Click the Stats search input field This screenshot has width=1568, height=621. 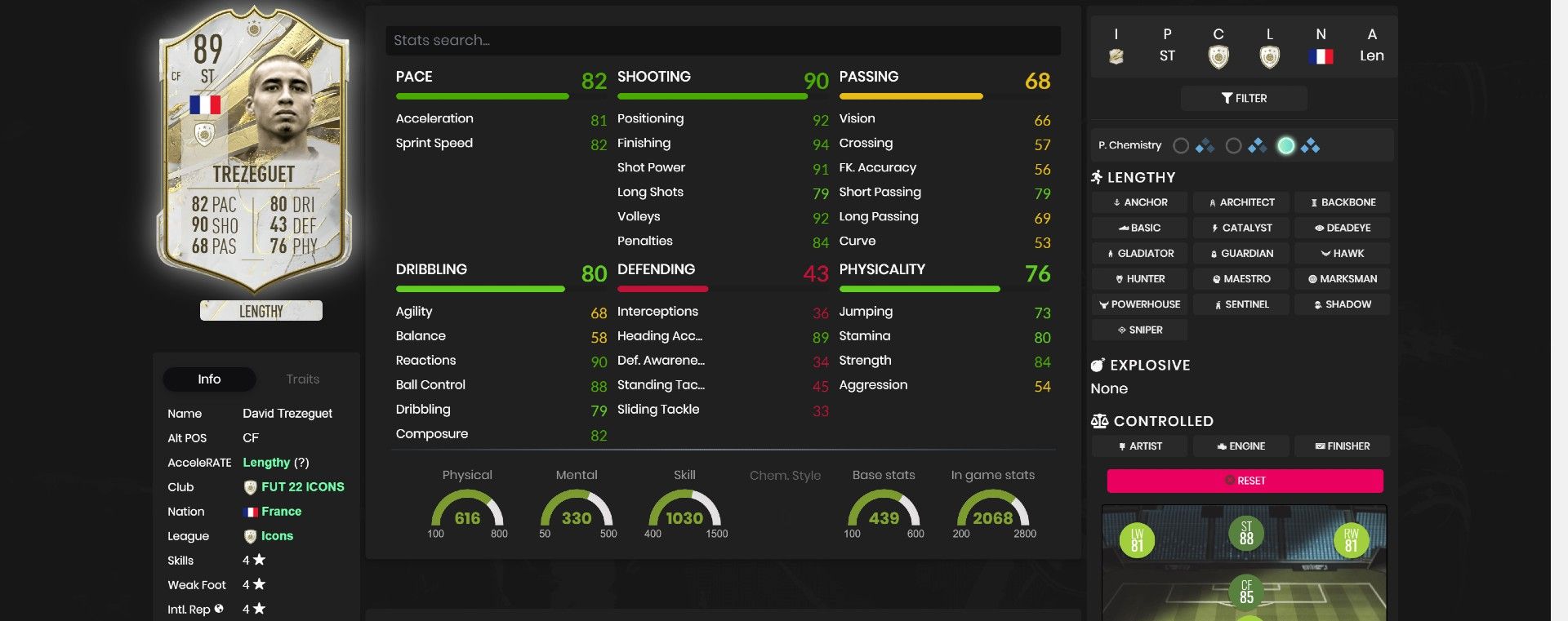click(x=723, y=39)
